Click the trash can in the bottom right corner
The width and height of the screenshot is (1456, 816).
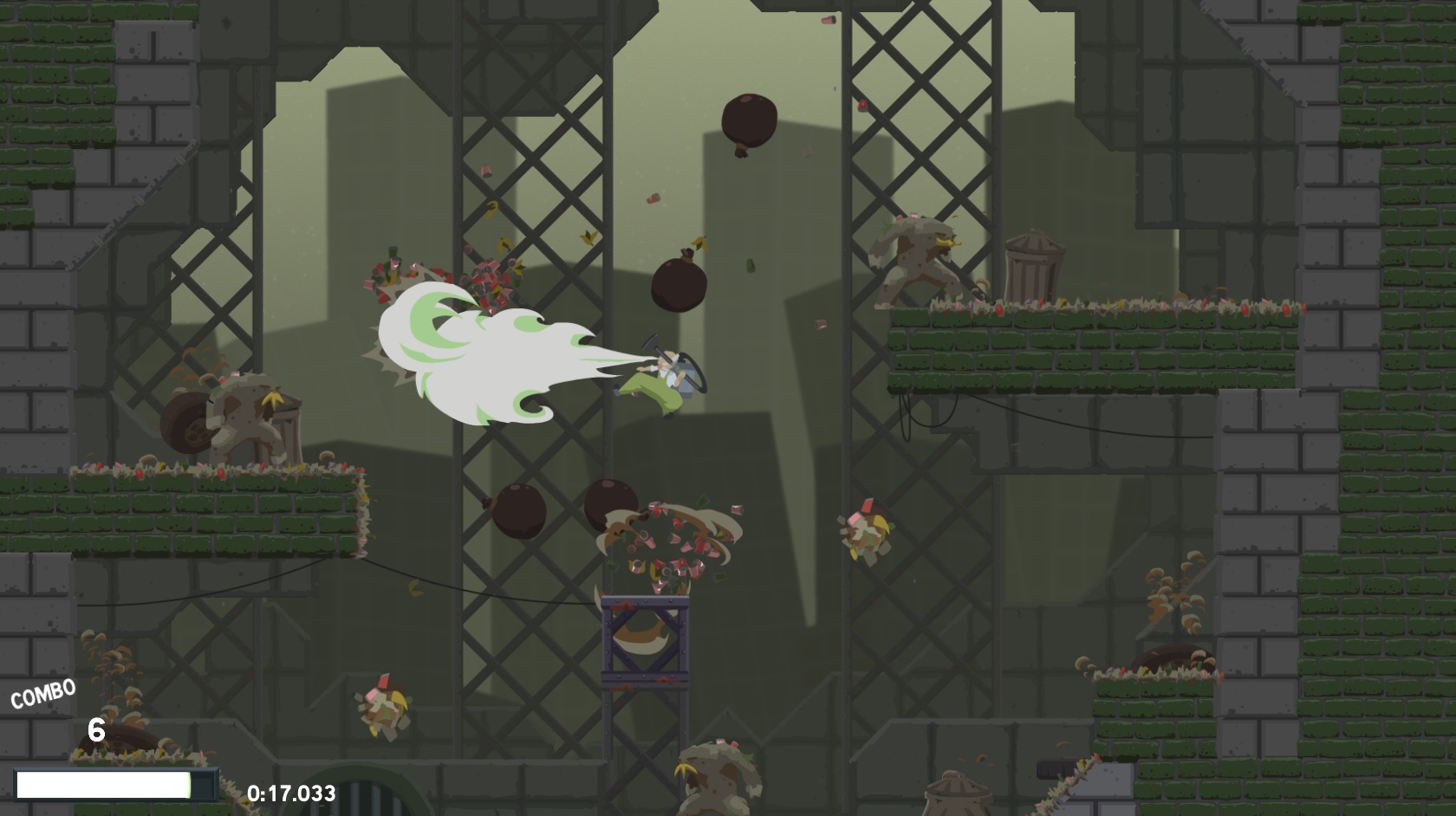tap(958, 797)
